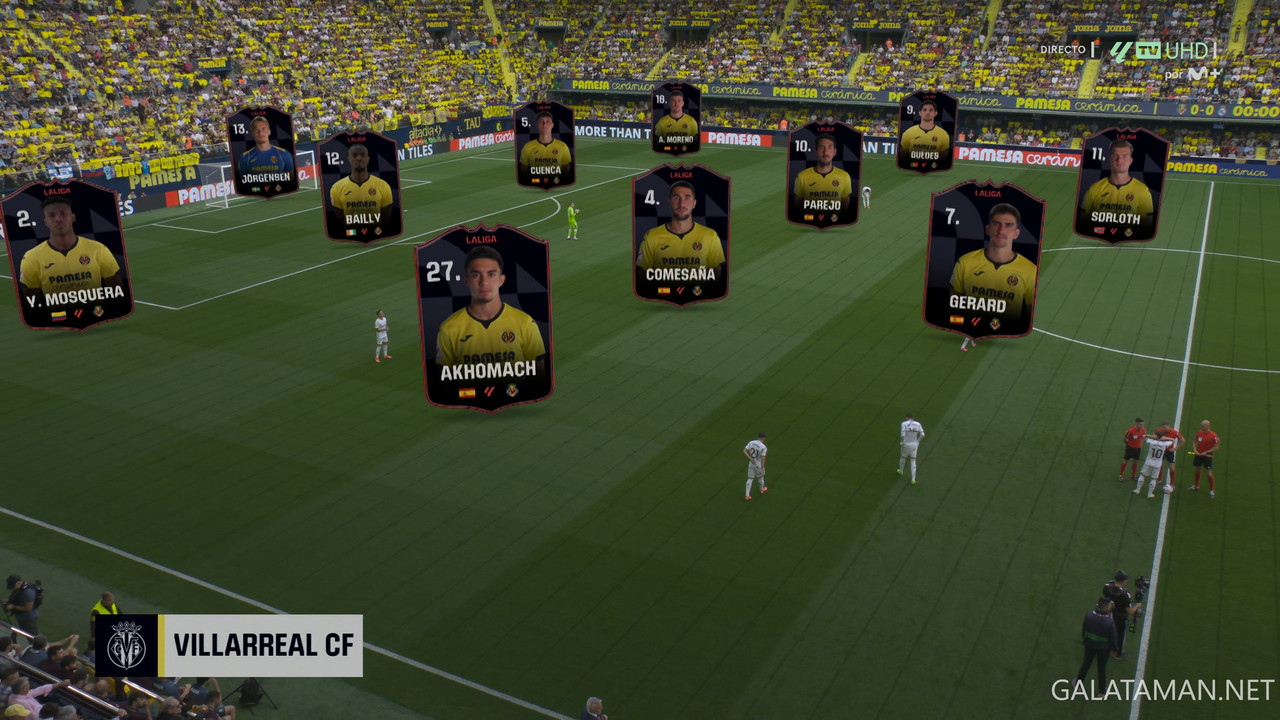Click the Villarreal CF team banner
The height and width of the screenshot is (720, 1280).
229,645
